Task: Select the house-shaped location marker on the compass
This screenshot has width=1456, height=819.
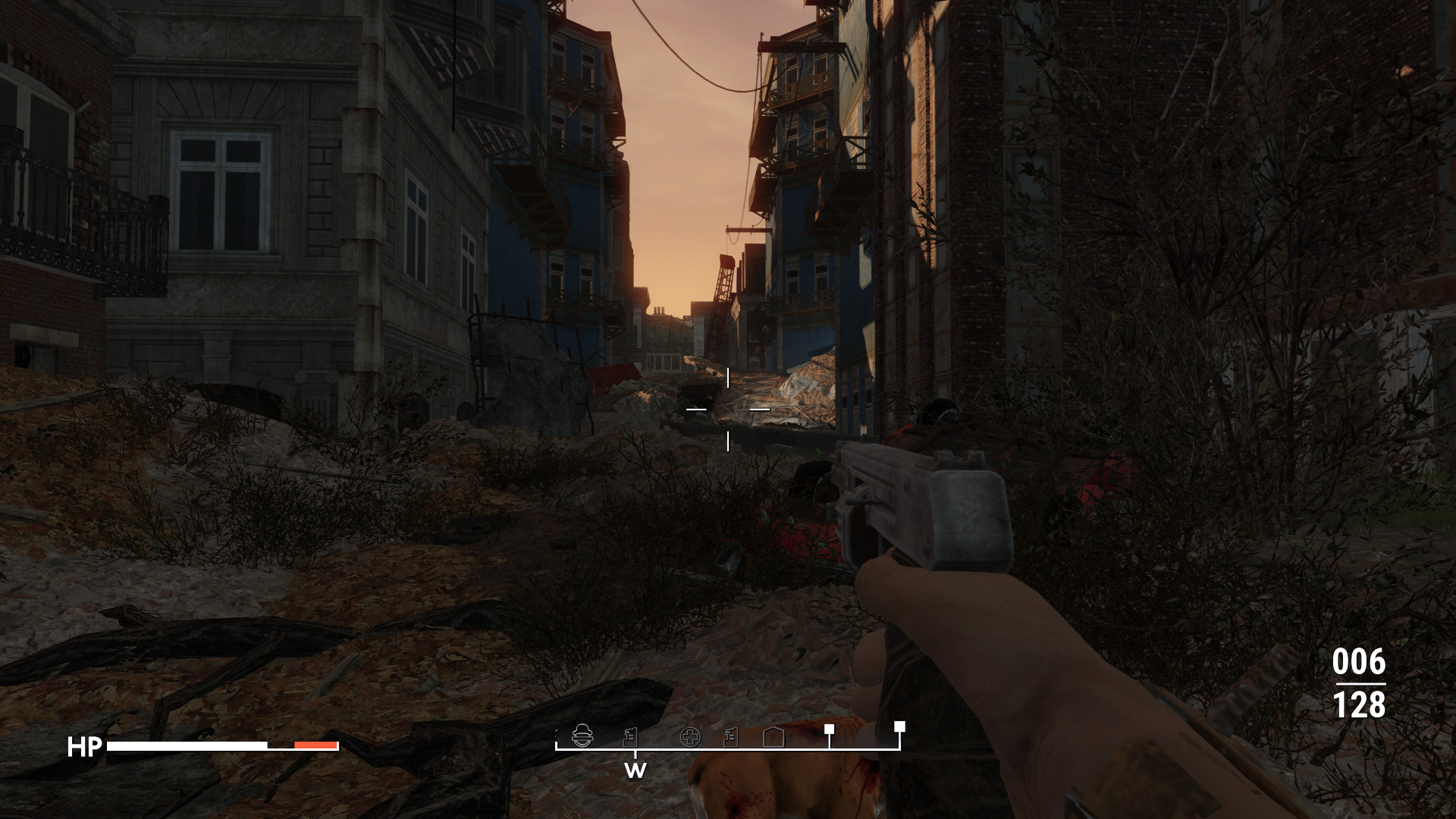Action: (x=773, y=737)
